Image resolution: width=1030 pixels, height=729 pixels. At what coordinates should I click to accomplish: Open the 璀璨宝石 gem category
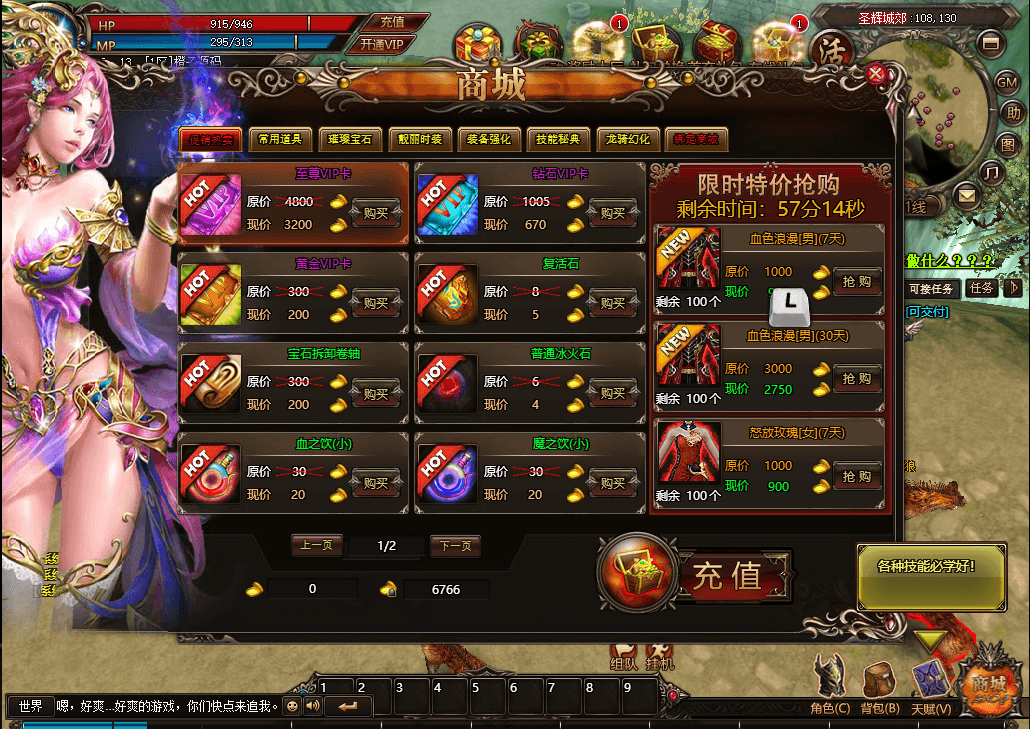(350, 140)
